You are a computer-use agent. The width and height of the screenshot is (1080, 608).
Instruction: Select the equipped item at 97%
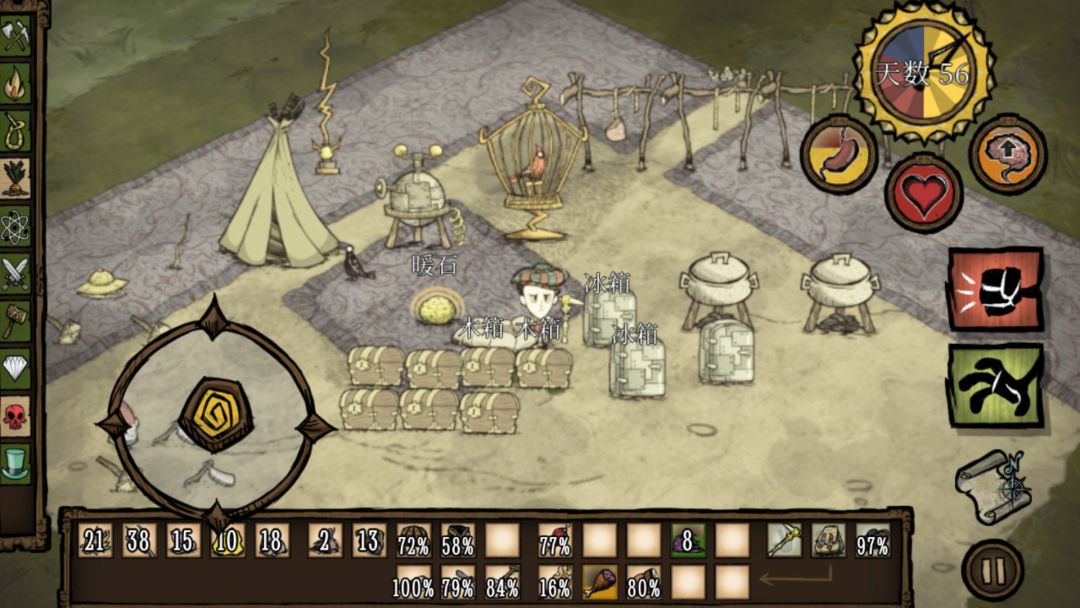point(872,541)
